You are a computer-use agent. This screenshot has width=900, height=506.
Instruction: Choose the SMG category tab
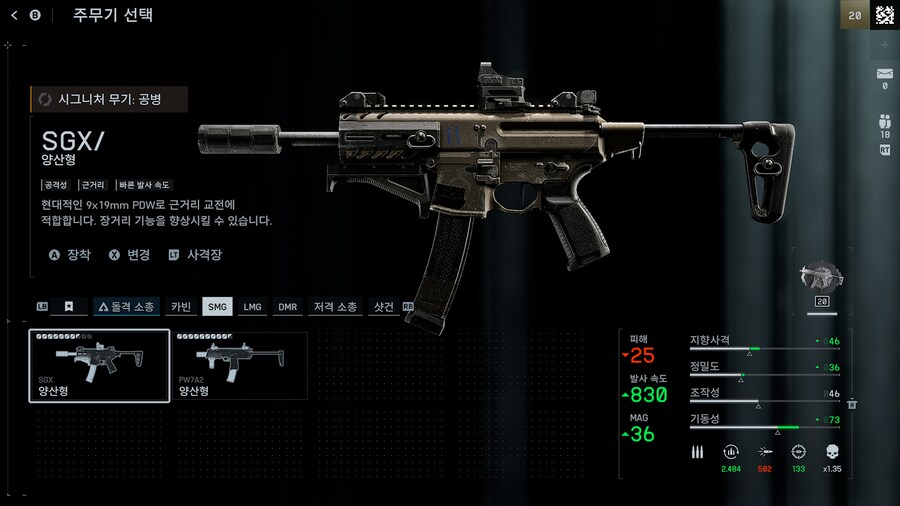click(217, 307)
